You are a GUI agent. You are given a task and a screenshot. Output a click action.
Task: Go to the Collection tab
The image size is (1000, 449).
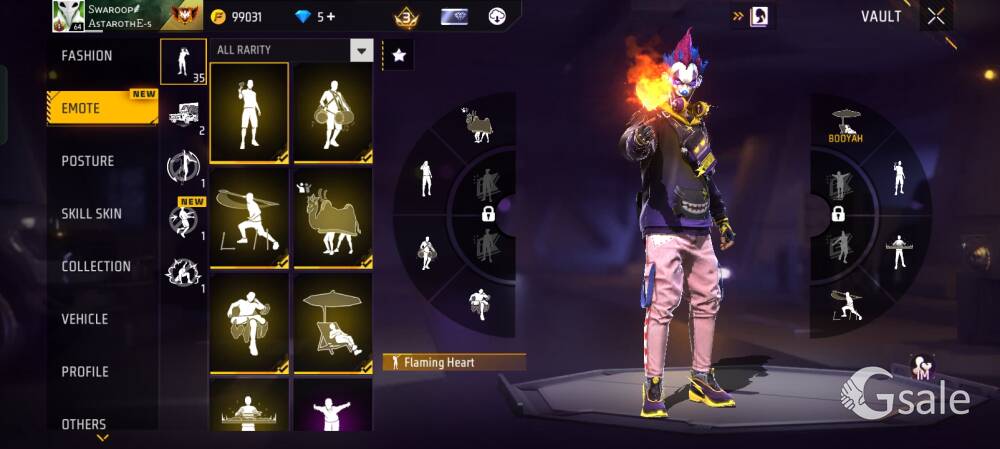(x=96, y=266)
